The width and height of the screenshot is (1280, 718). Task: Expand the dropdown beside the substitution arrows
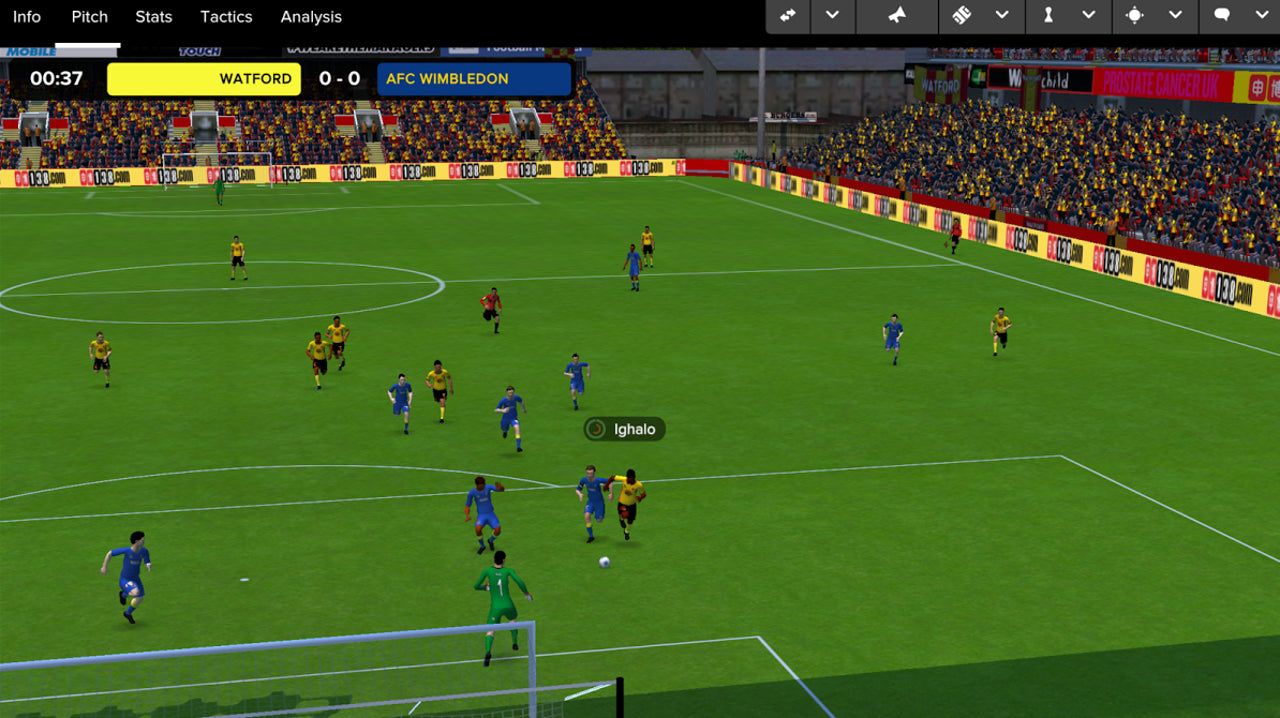[833, 16]
